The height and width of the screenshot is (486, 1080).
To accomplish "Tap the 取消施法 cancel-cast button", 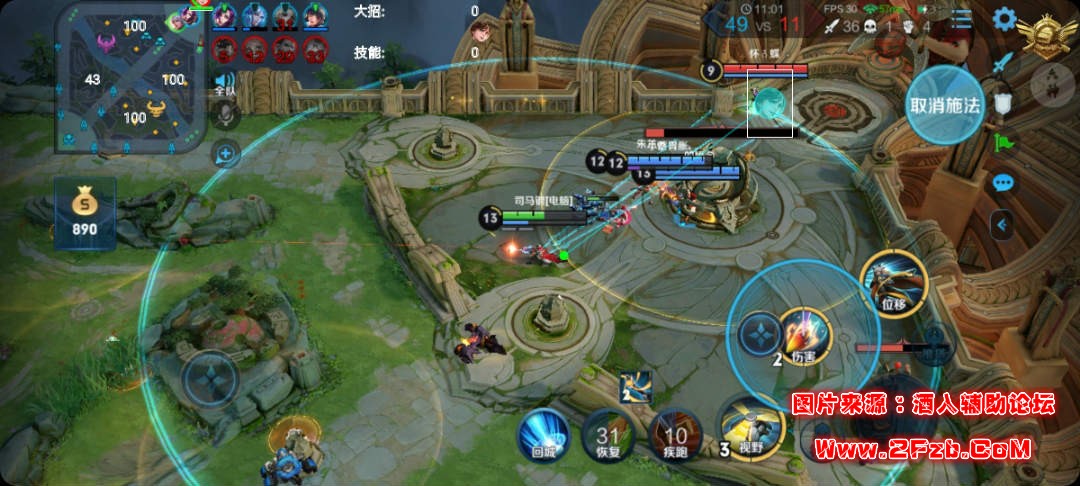I will [x=944, y=105].
